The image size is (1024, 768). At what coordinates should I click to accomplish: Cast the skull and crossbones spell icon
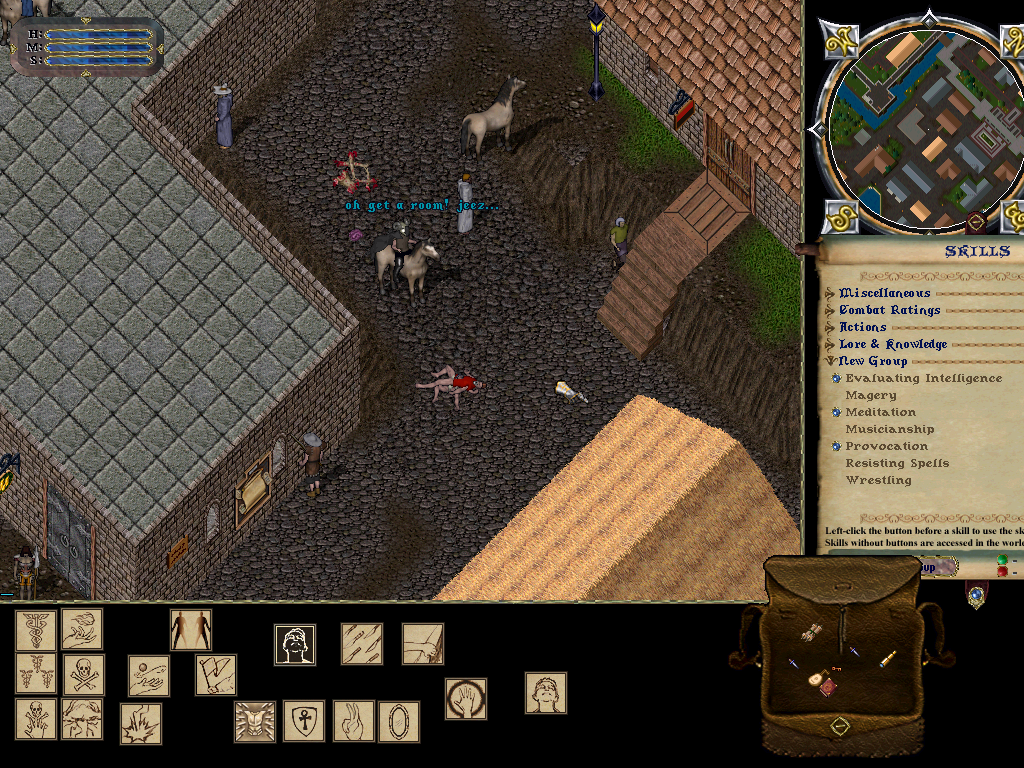coord(84,675)
